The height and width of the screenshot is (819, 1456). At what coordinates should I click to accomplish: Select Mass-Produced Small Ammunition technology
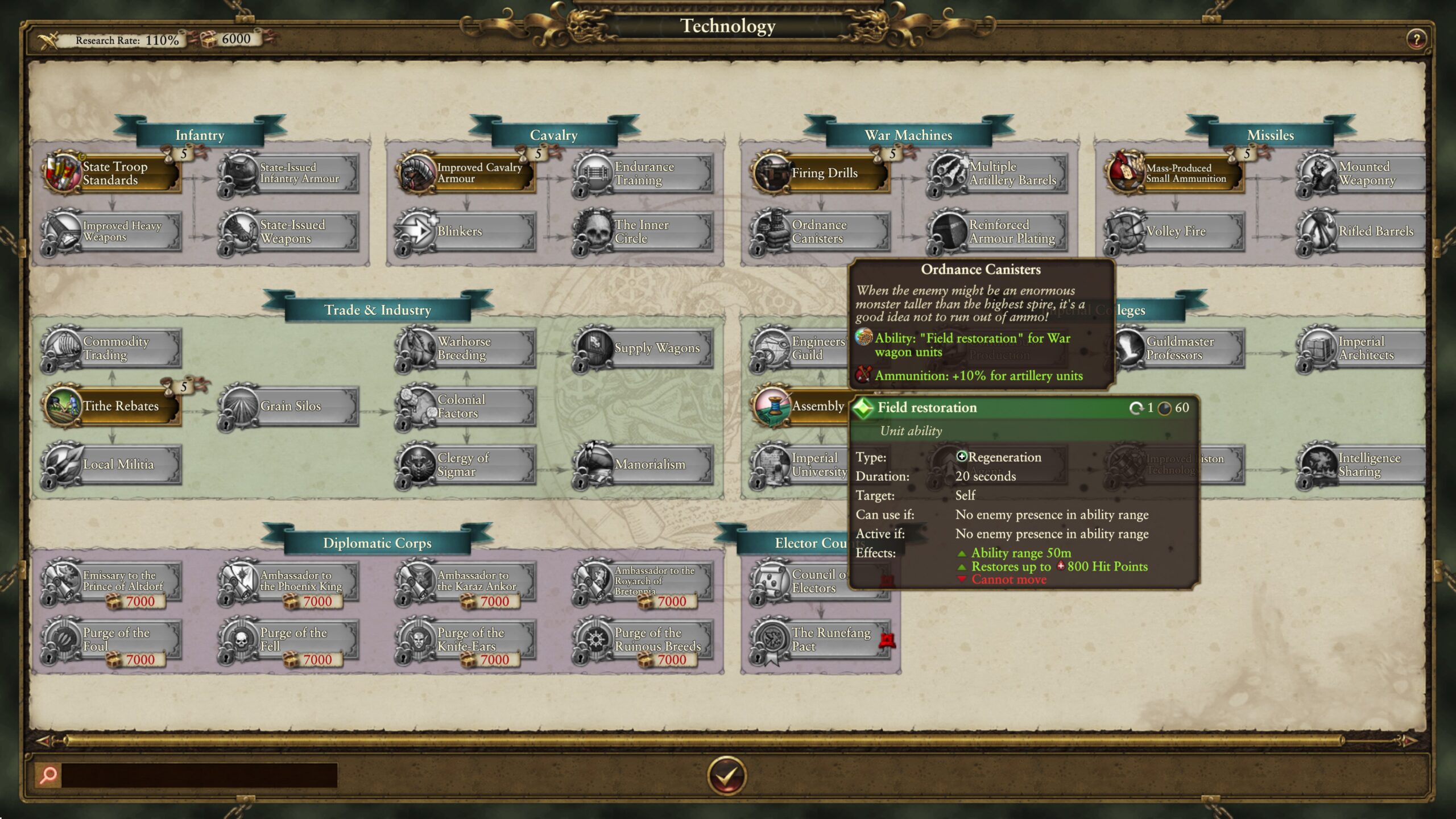tap(1175, 173)
